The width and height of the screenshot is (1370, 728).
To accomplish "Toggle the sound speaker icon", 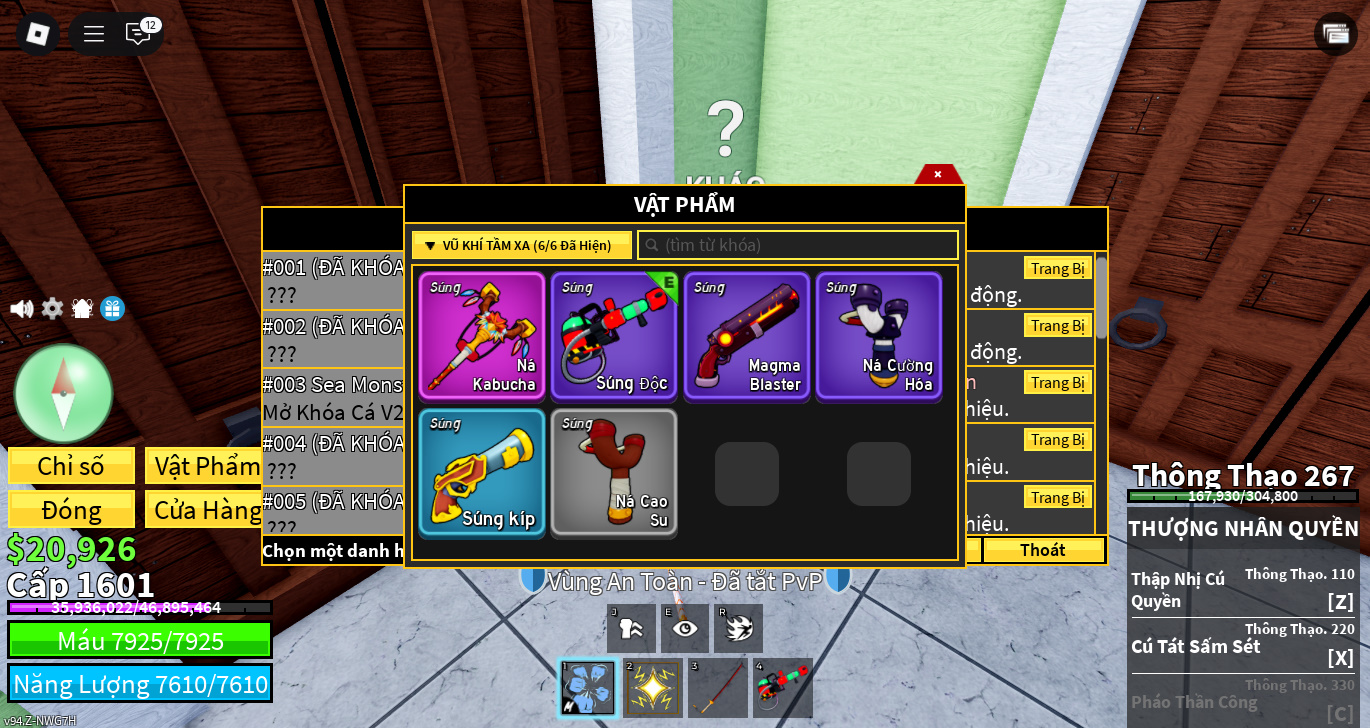I will [x=21, y=309].
